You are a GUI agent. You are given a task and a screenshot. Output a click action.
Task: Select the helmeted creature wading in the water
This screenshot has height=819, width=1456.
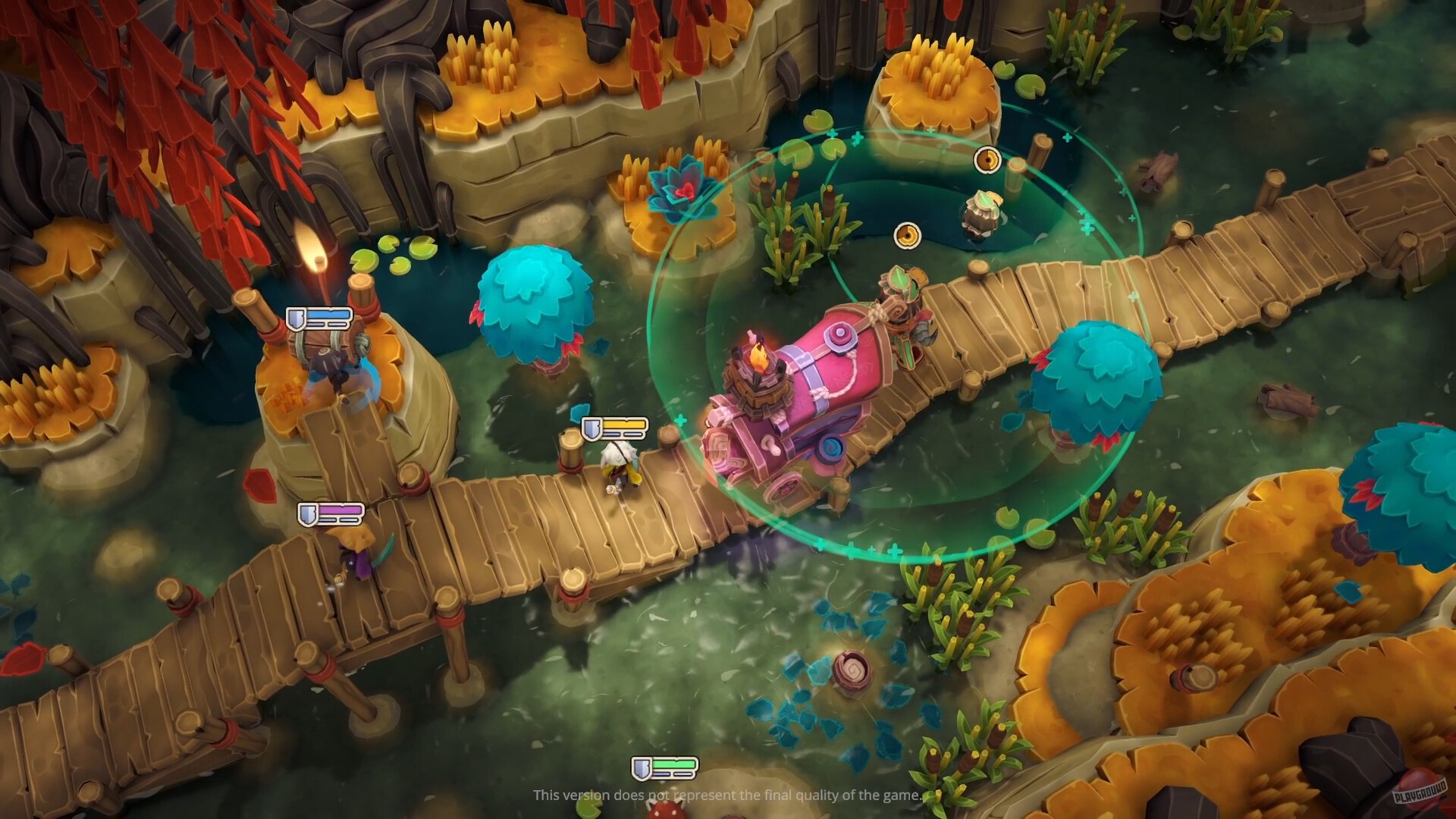982,216
